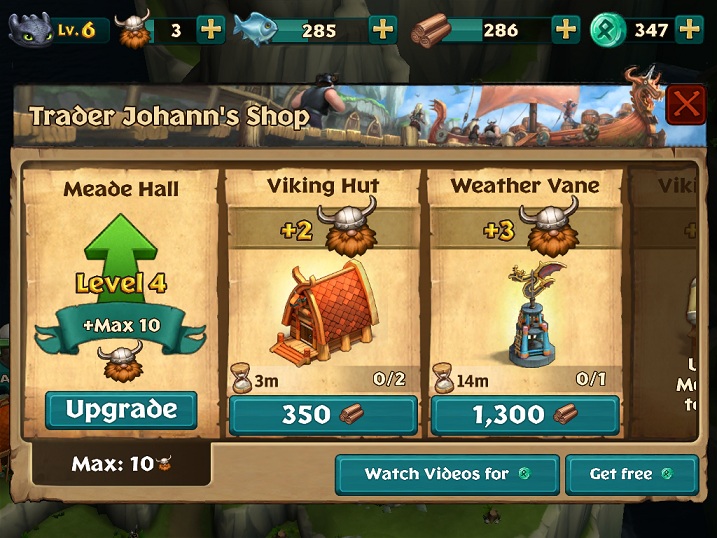
Task: Open the dragon level 6 profile icon
Action: point(31,28)
